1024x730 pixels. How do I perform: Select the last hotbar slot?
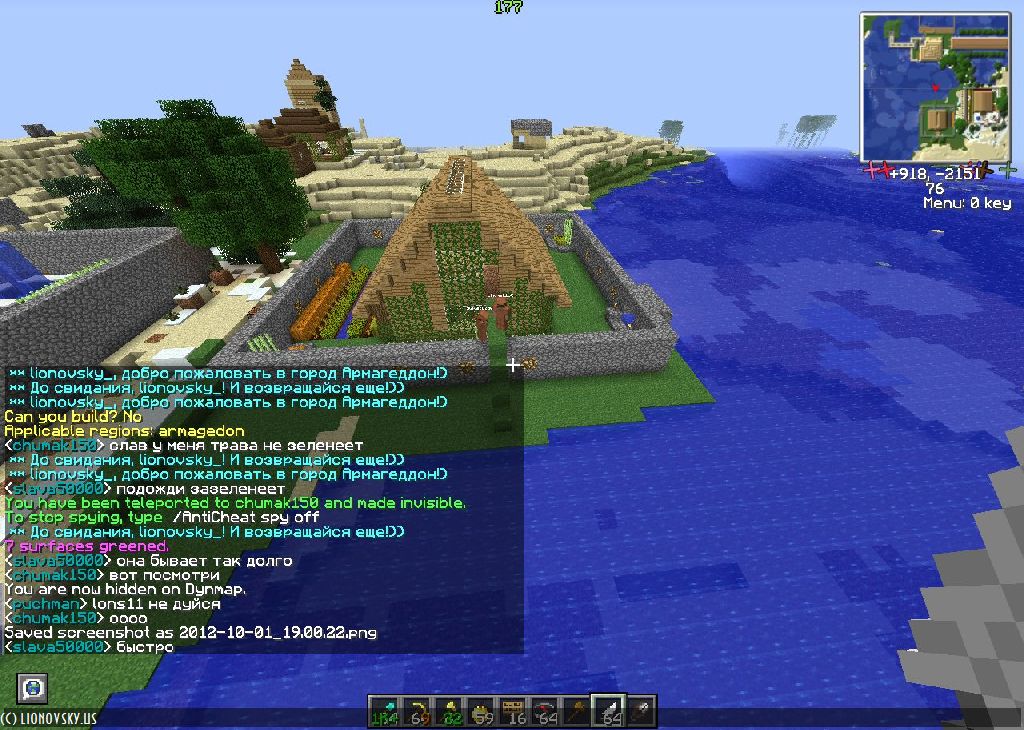pos(641,709)
